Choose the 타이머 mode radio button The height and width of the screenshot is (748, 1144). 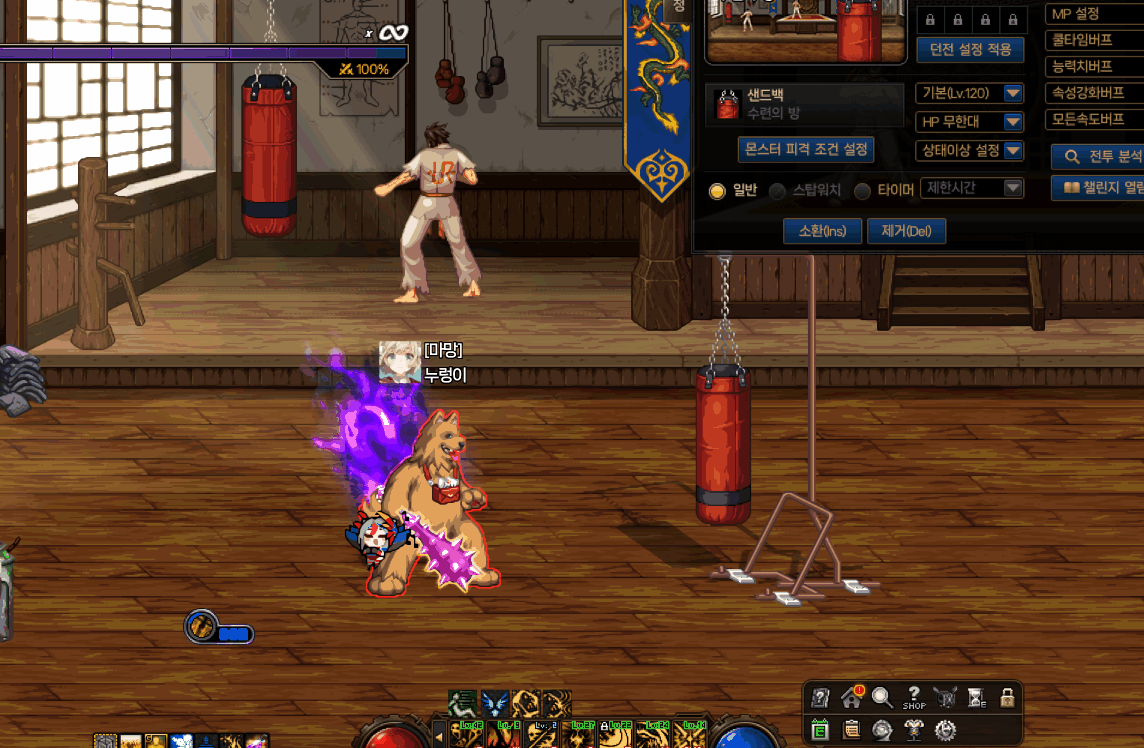click(x=862, y=191)
